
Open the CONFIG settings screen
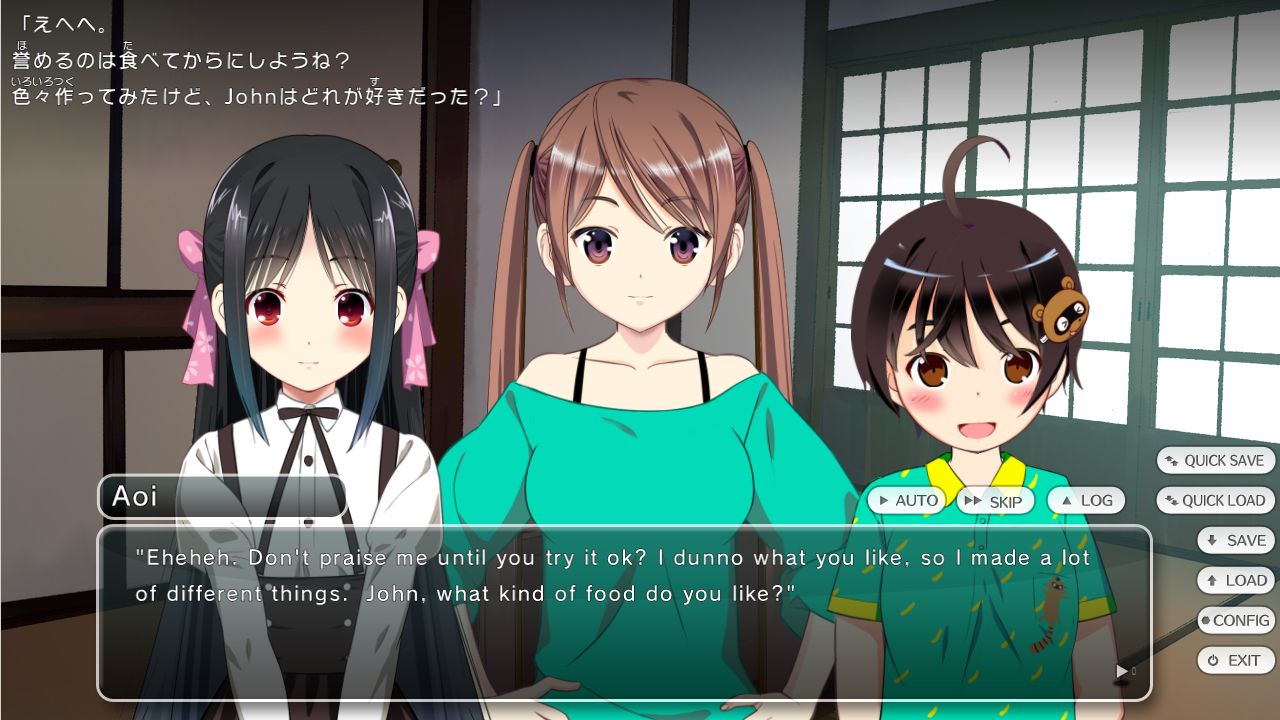[x=1235, y=620]
